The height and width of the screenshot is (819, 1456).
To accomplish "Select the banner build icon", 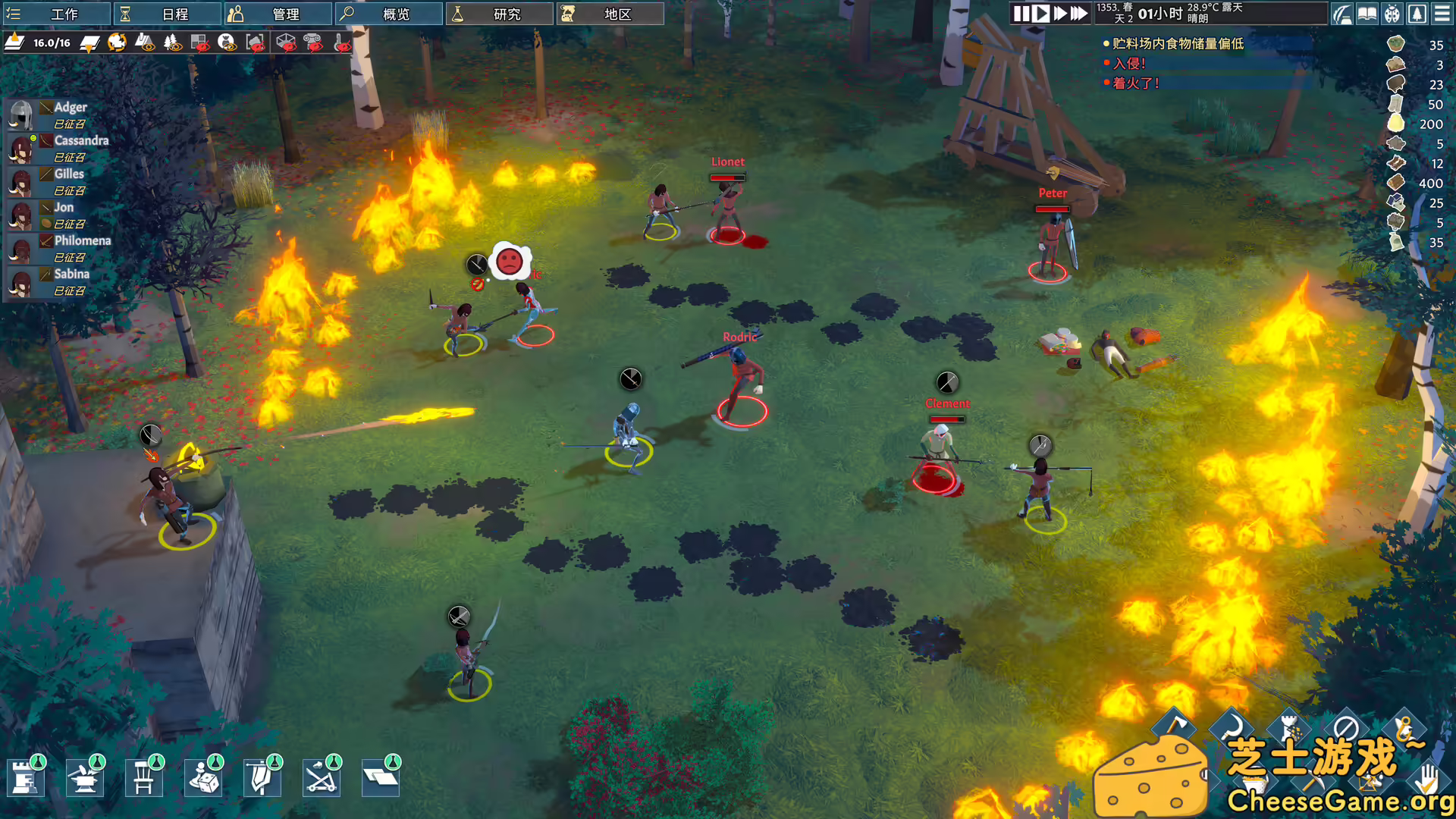I will click(x=261, y=777).
